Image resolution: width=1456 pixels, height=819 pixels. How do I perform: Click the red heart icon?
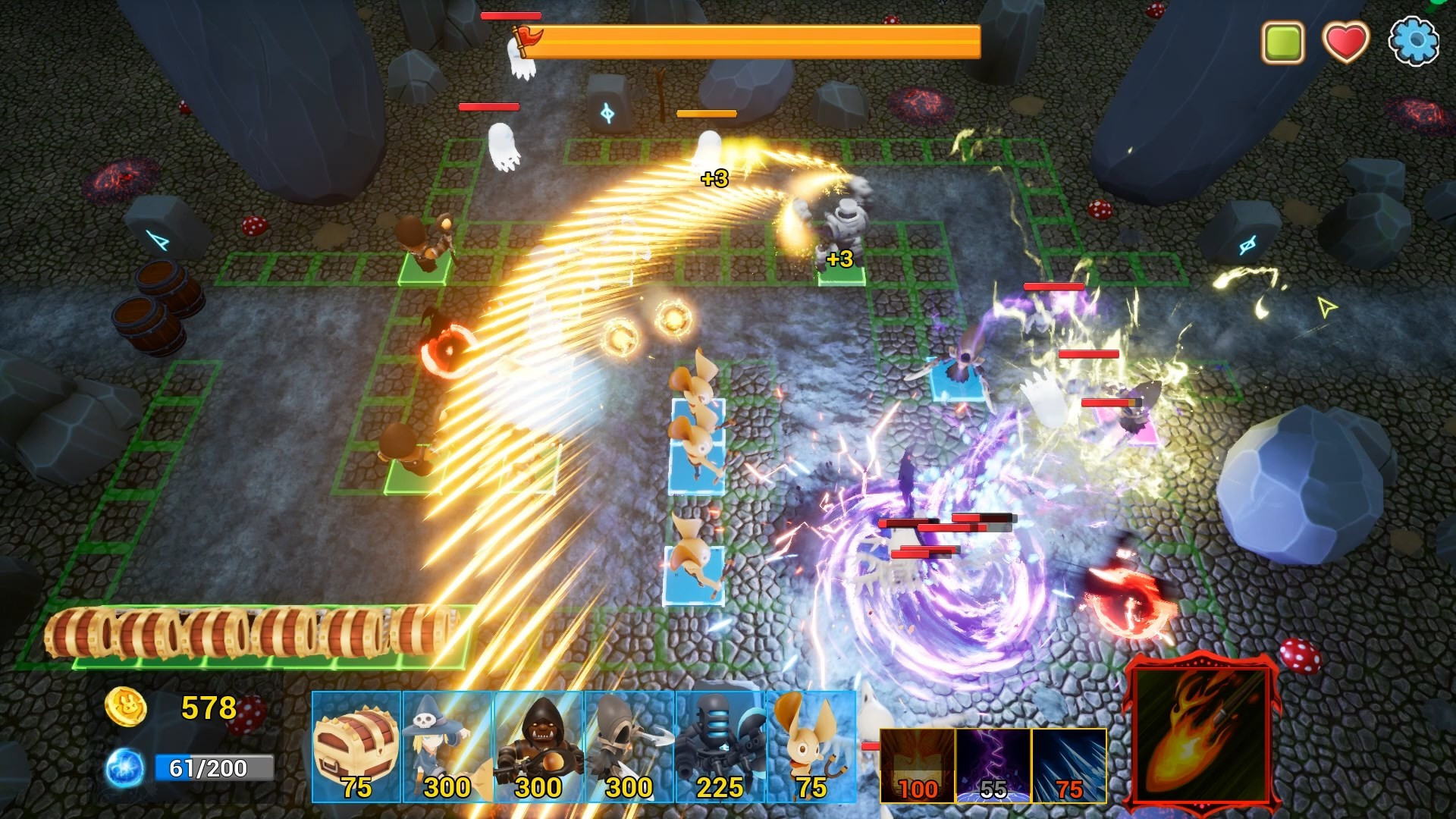pyautogui.click(x=1345, y=41)
